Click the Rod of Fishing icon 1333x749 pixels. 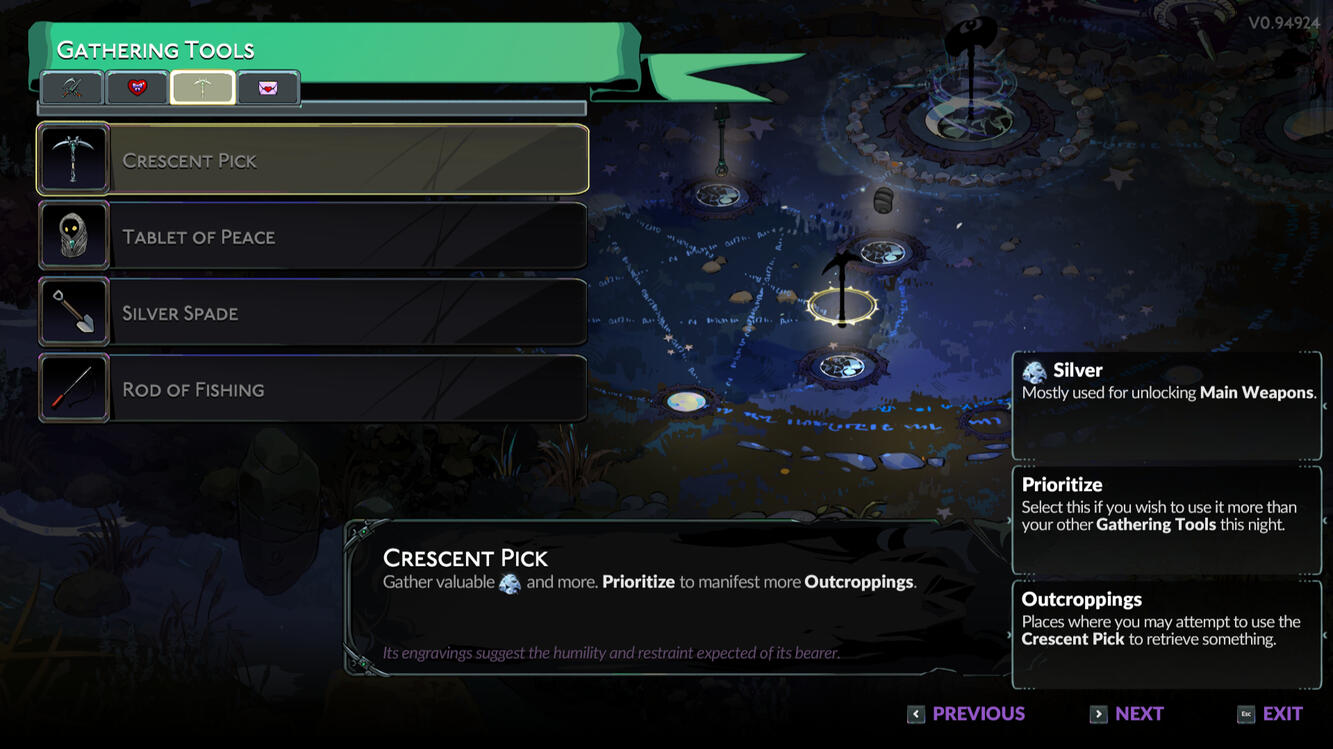(74, 388)
